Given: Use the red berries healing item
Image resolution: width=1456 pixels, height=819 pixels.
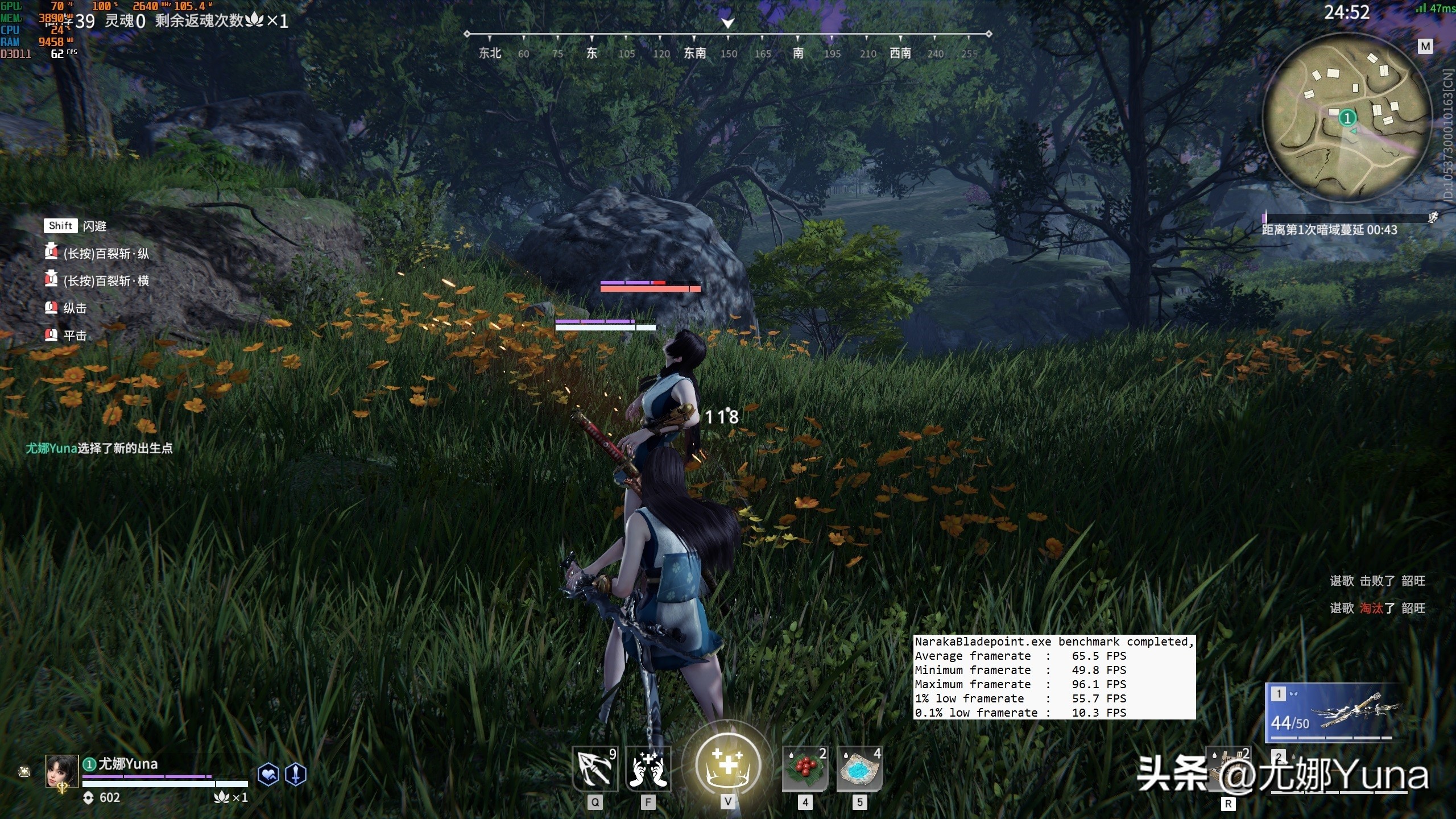Looking at the screenshot, I should coord(805,768).
